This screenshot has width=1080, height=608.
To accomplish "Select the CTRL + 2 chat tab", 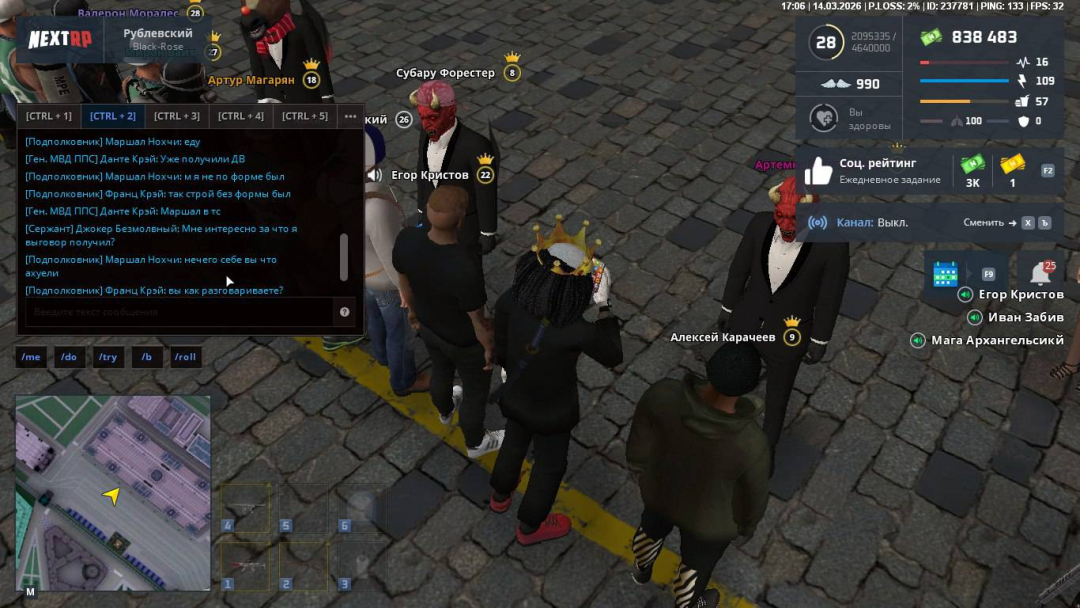I will click(113, 116).
